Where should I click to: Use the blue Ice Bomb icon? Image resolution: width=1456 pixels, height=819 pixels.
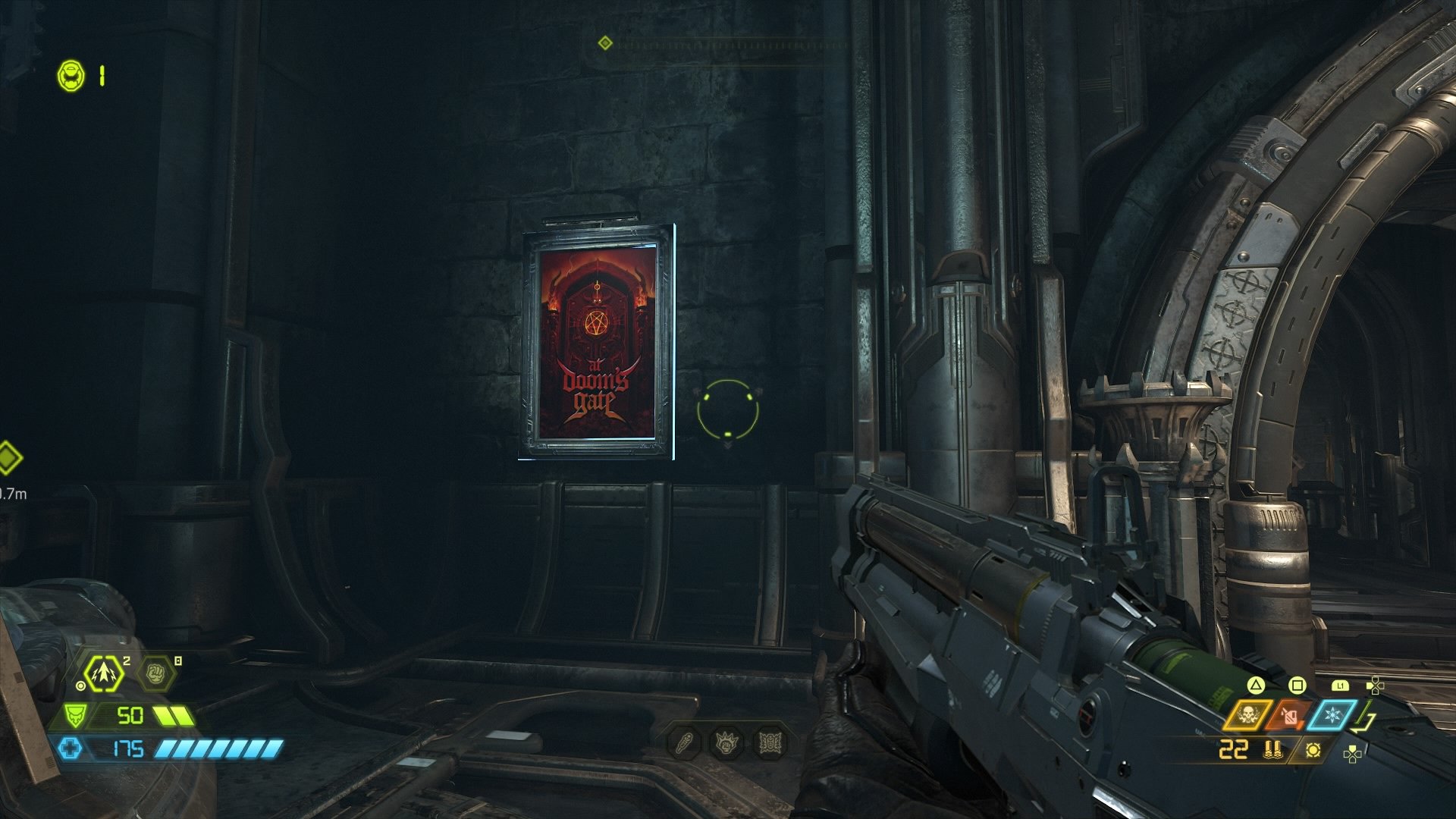(1331, 716)
